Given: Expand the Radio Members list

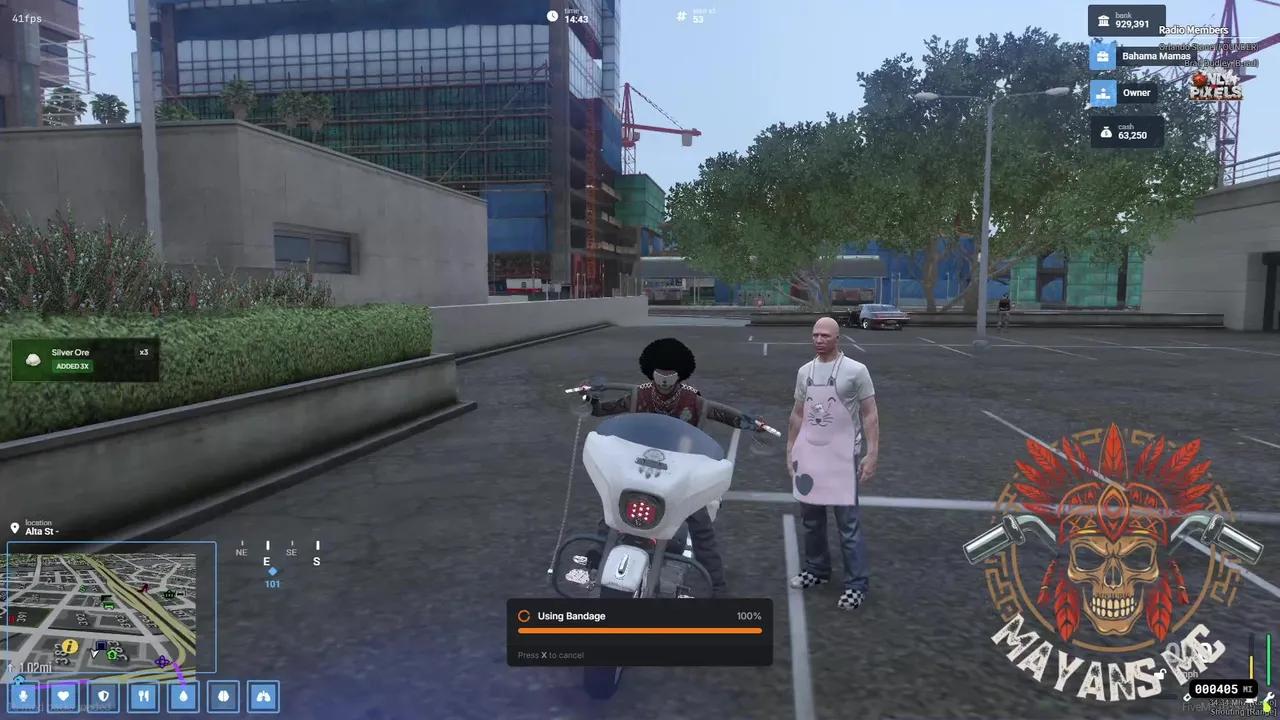Looking at the screenshot, I should tap(1193, 30).
